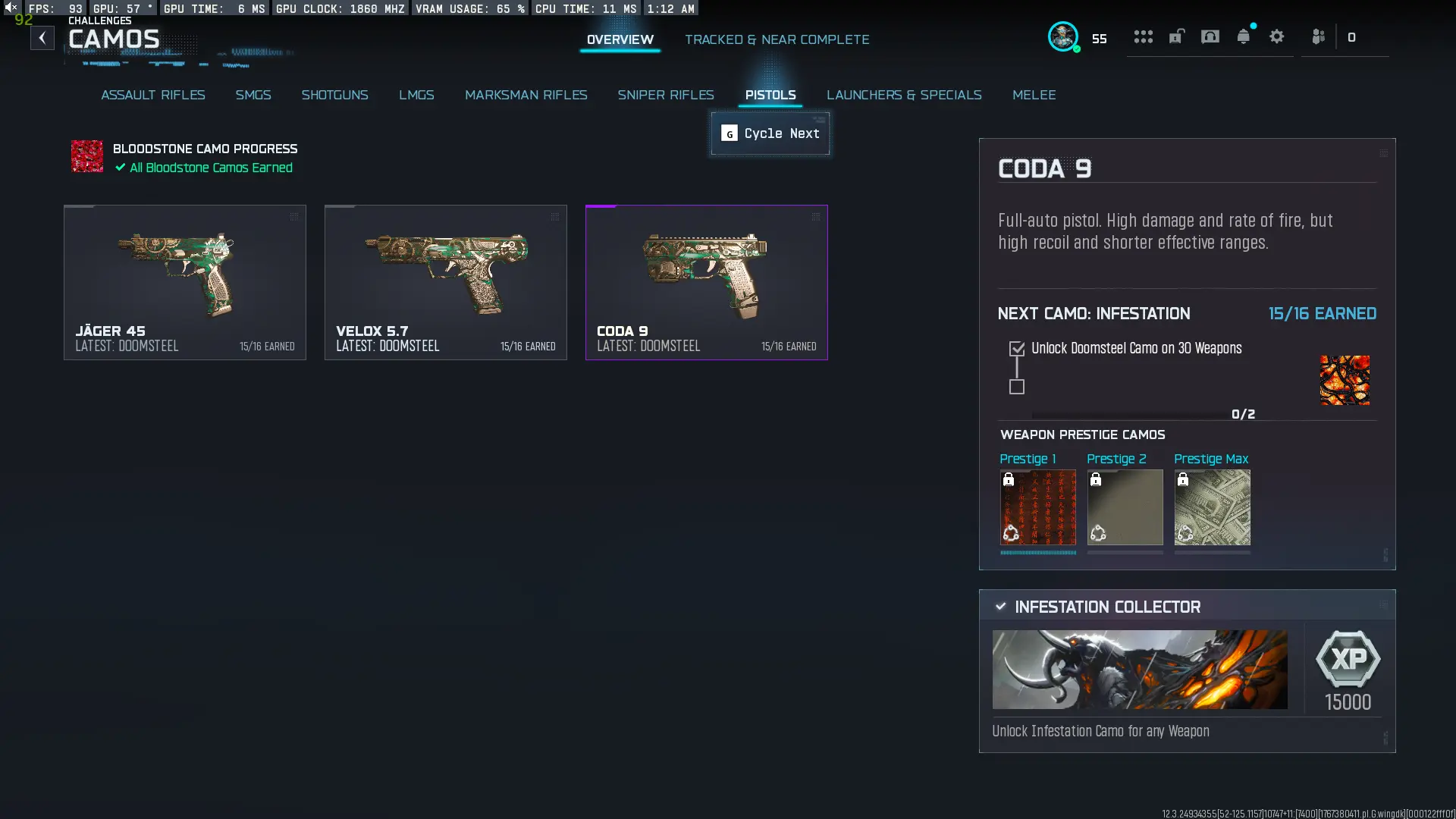The height and width of the screenshot is (819, 1456).
Task: Check the notifications bell icon
Action: click(x=1243, y=36)
